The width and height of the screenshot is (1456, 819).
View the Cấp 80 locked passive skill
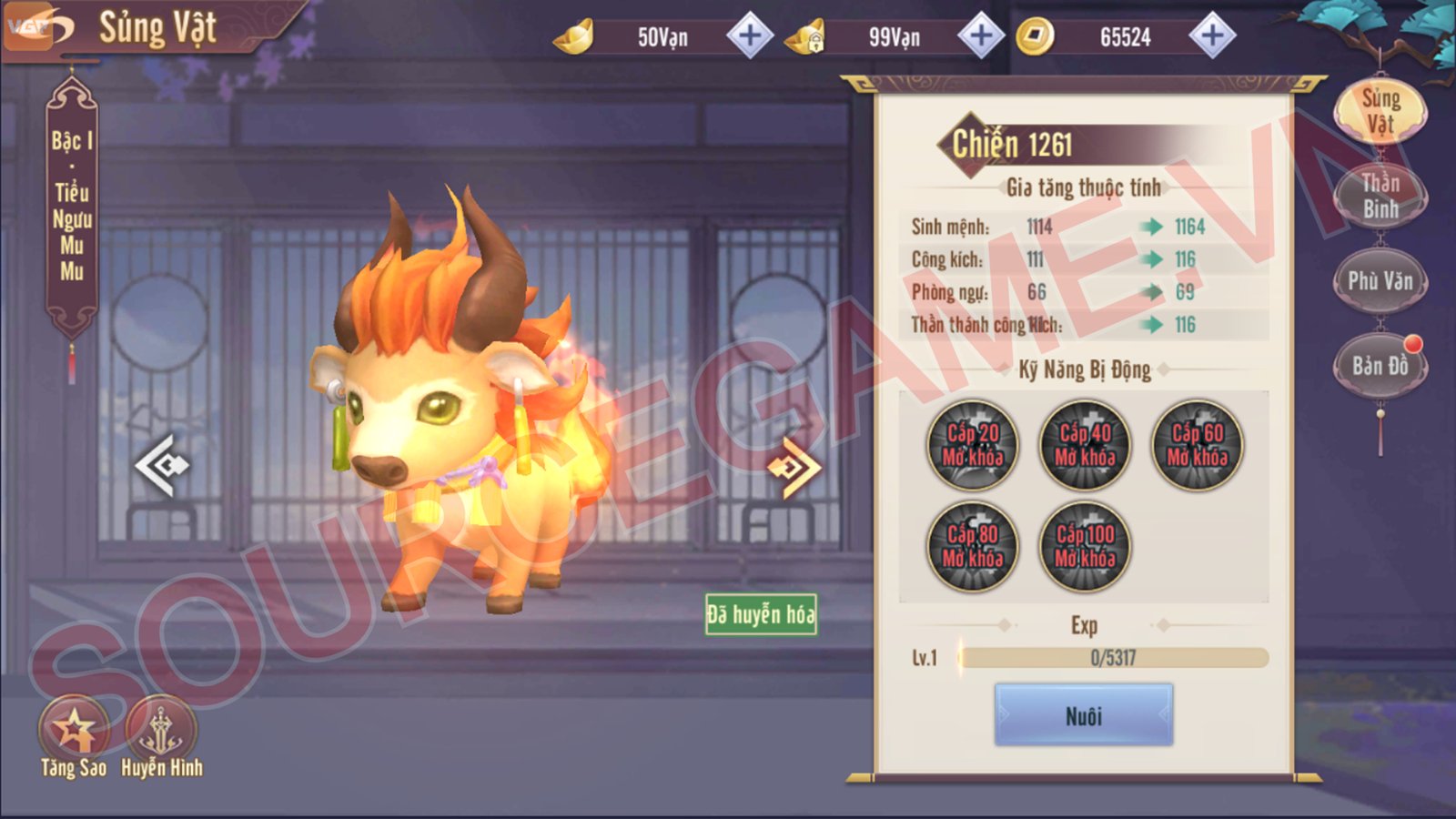972,546
